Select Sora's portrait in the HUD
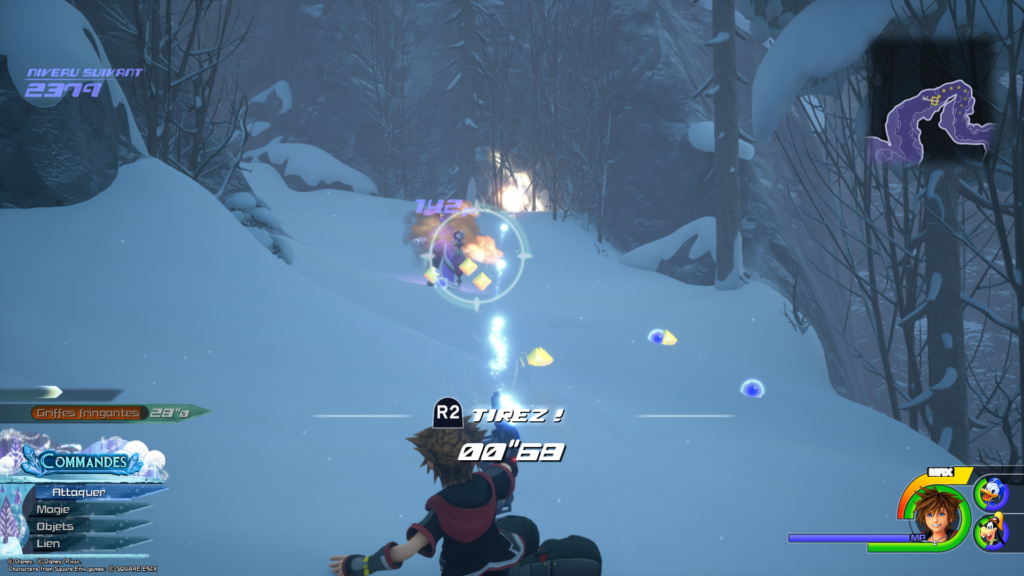 [936, 511]
